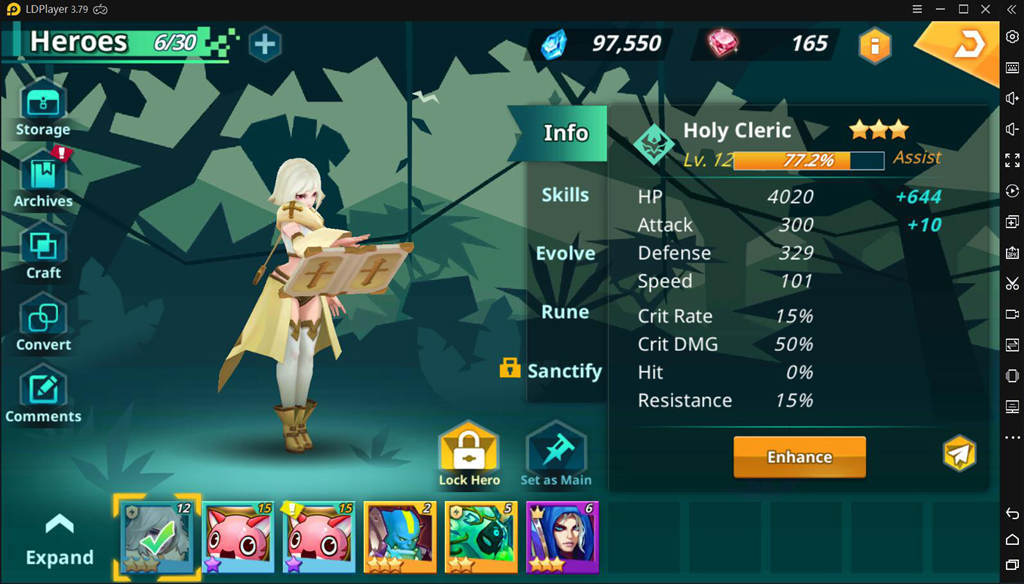Open the orange info button

tap(875, 45)
